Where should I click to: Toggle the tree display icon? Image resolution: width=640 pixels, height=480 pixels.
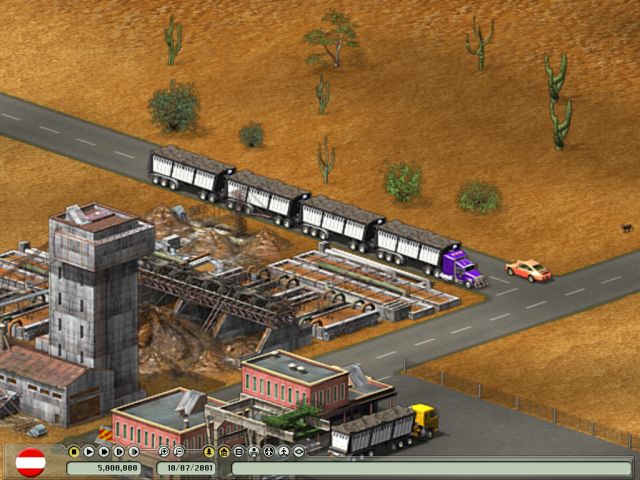coord(209,451)
